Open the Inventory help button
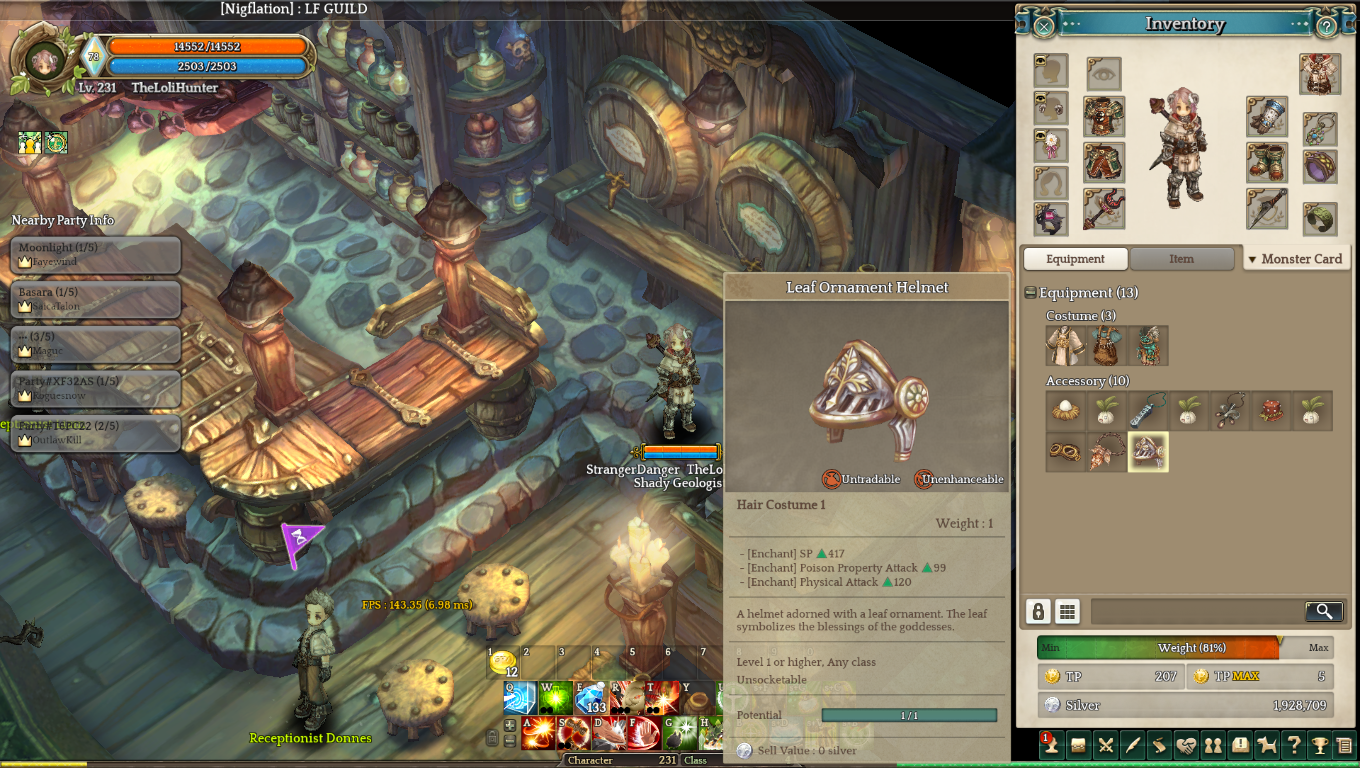This screenshot has height=768, width=1360. (1327, 26)
